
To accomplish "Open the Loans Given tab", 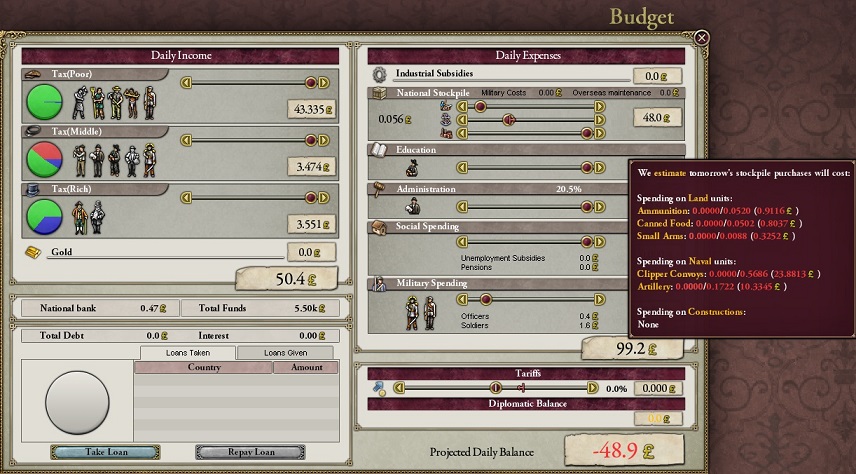I will coord(285,353).
